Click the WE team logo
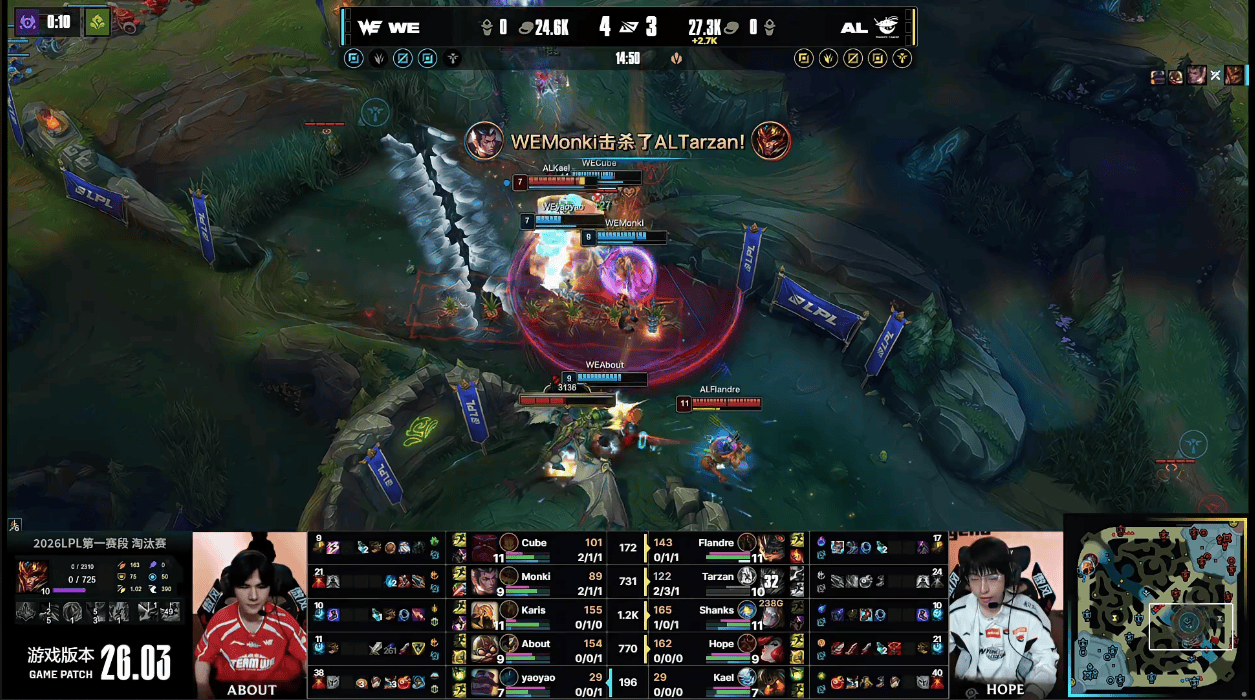Viewport: 1255px width, 700px height. coord(368,27)
